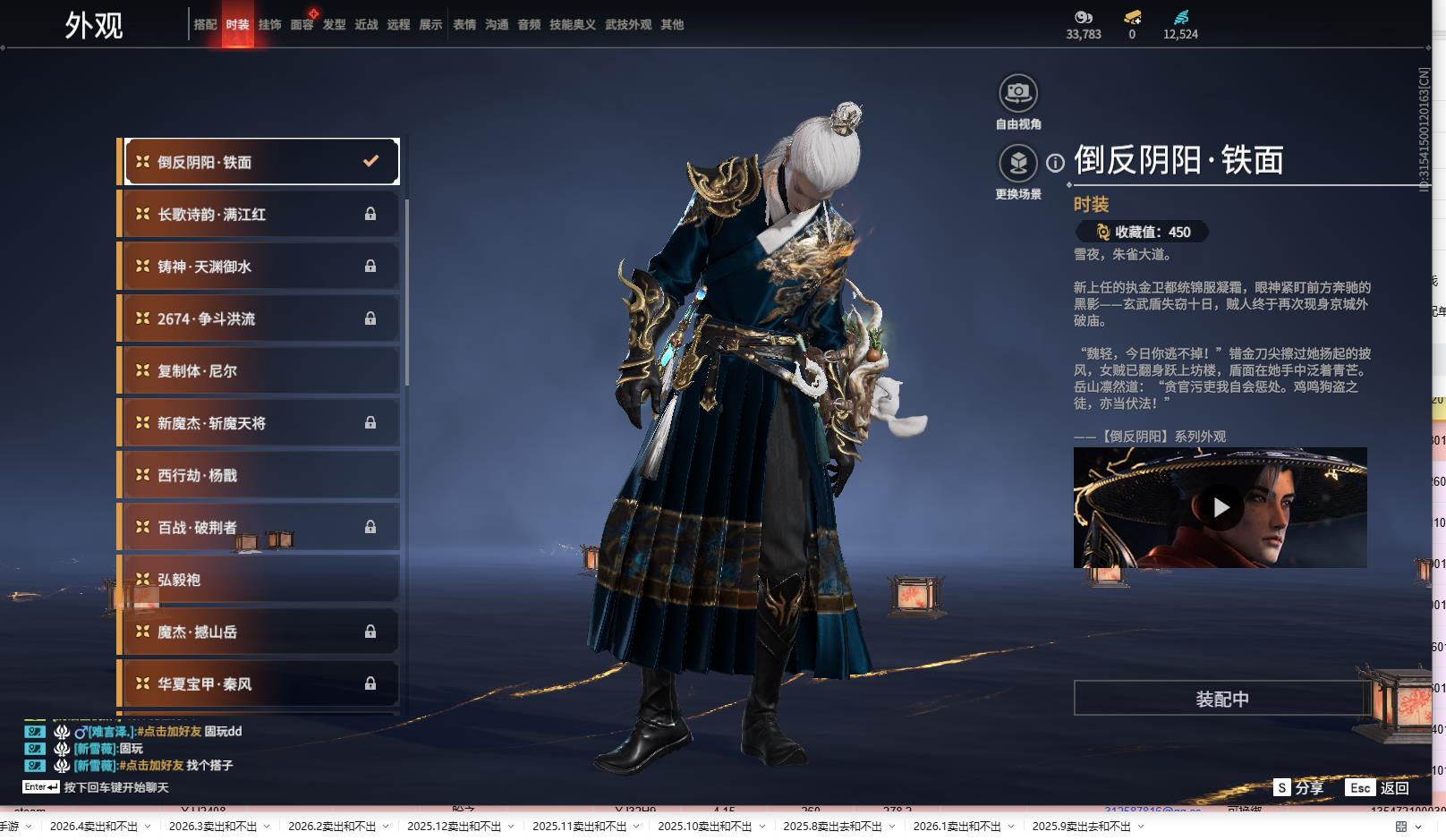Screen dimensions: 1446x840
Task: Open the 2026.4卖出和不出 spreadsheet tab
Action: coord(94,827)
